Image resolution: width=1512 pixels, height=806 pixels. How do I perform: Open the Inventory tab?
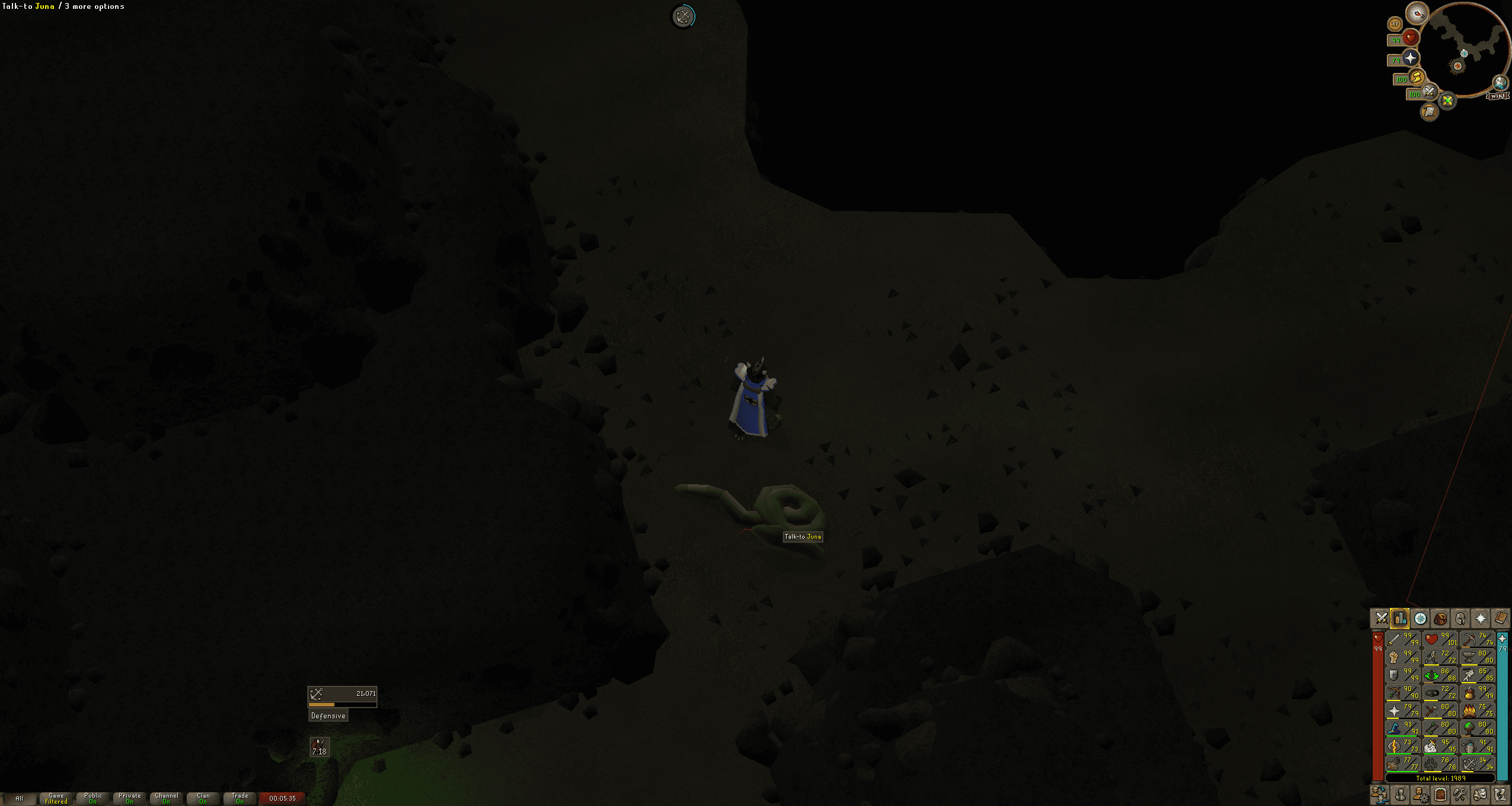point(1440,619)
